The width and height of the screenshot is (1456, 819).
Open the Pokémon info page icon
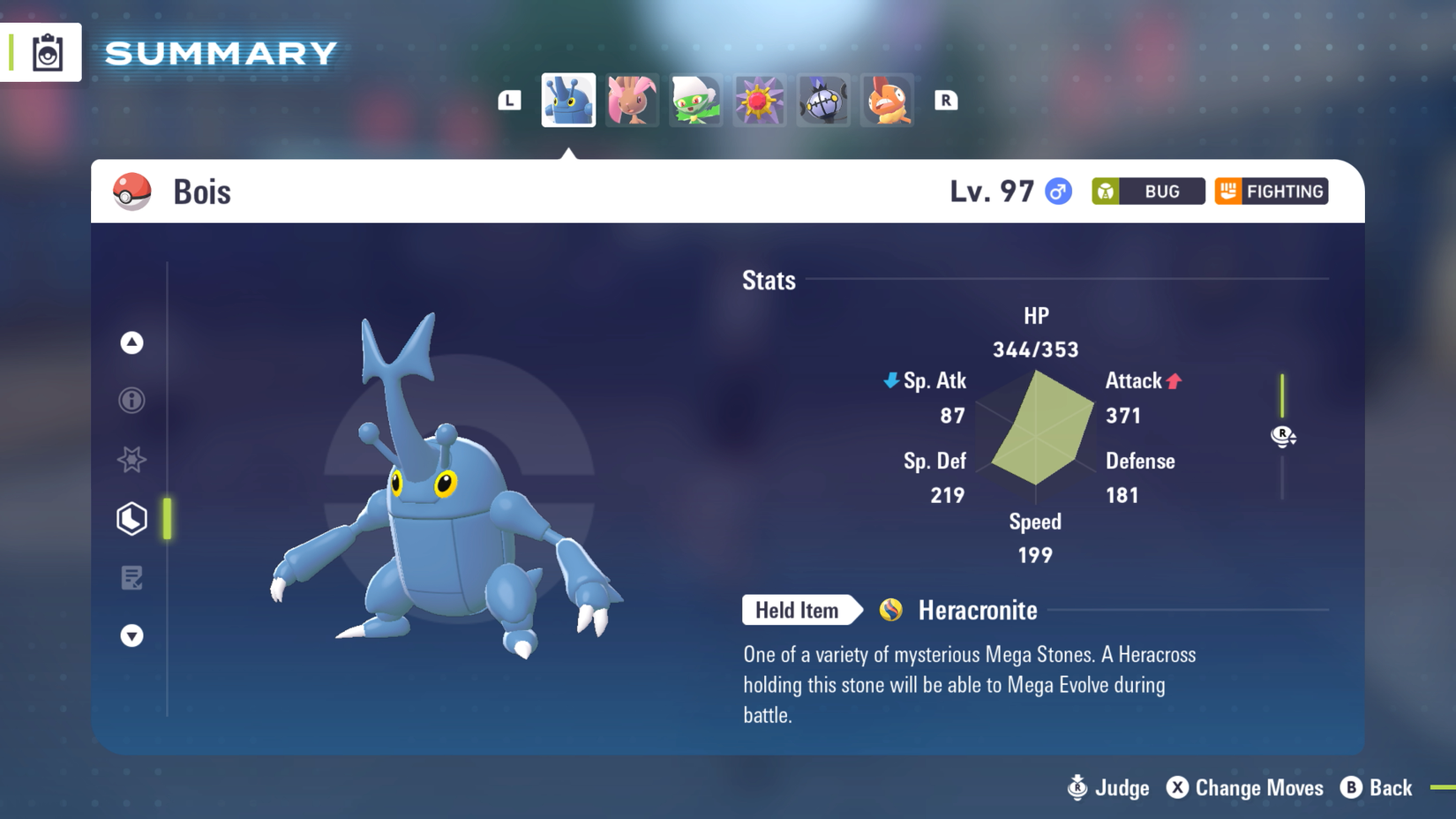click(x=131, y=401)
